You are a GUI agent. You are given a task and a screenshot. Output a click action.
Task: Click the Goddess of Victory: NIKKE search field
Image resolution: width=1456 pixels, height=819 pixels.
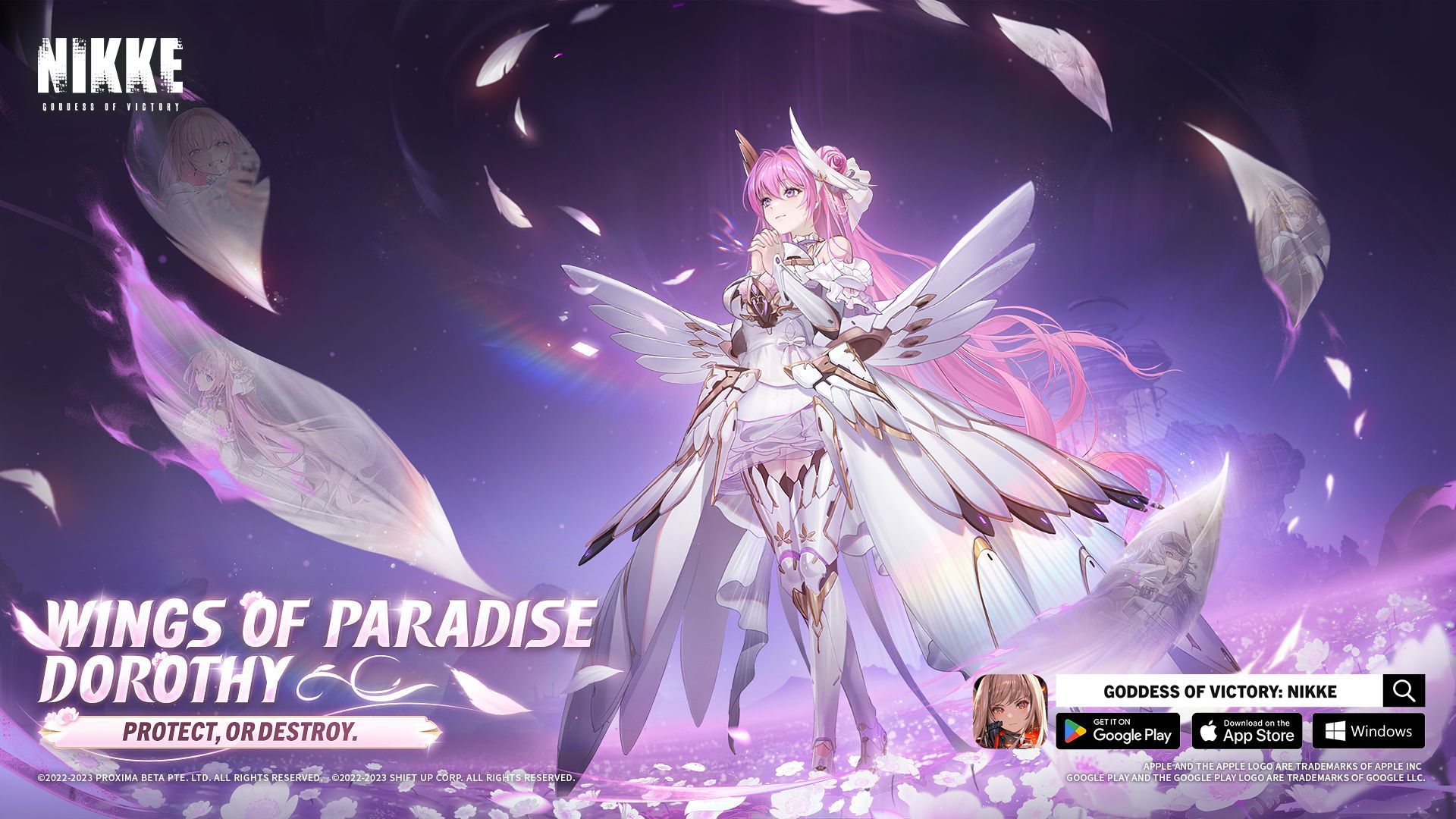(x=1219, y=691)
